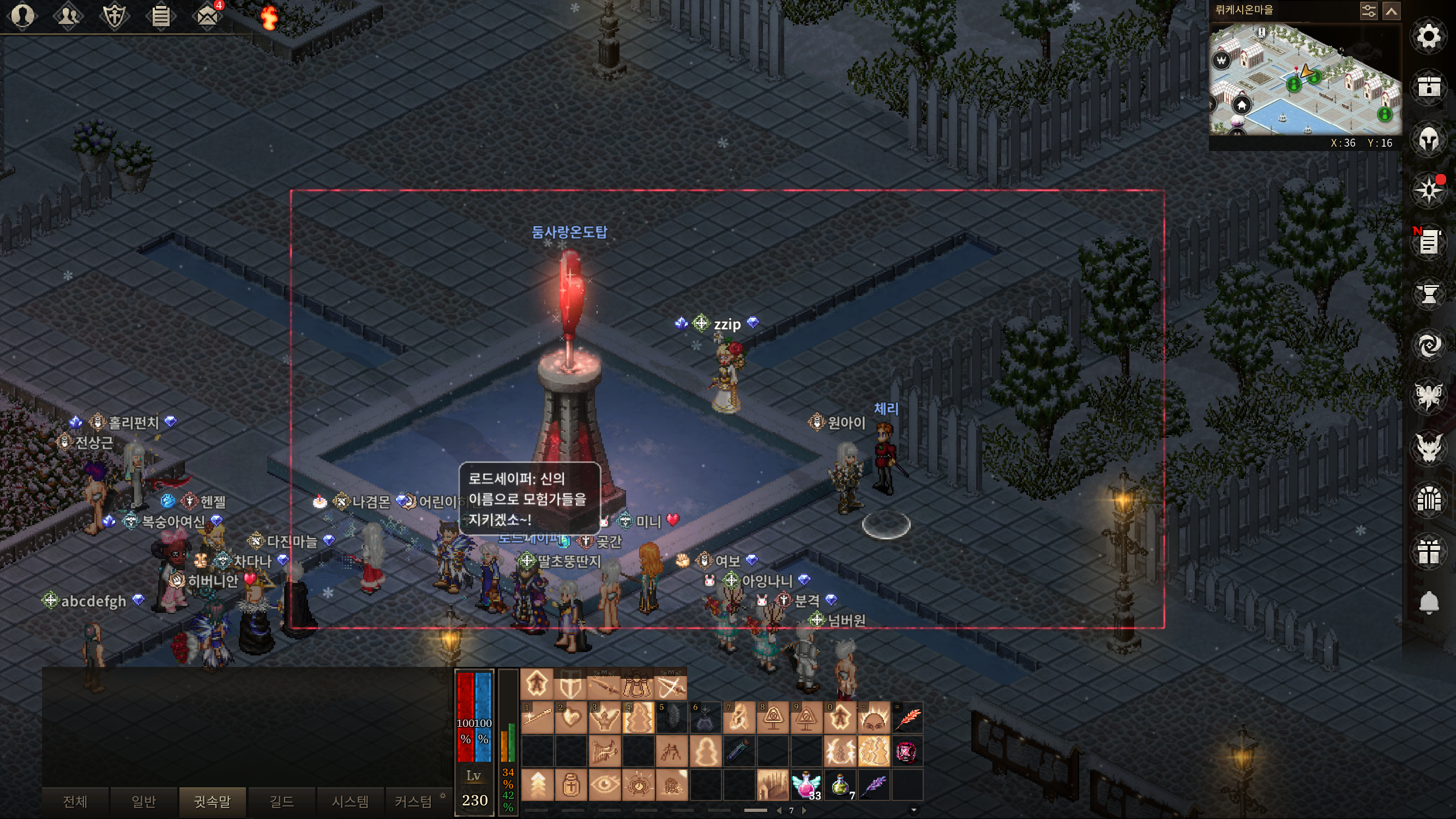Switch to the 길드 chat tab
Screen dimensions: 1456x819
[281, 801]
